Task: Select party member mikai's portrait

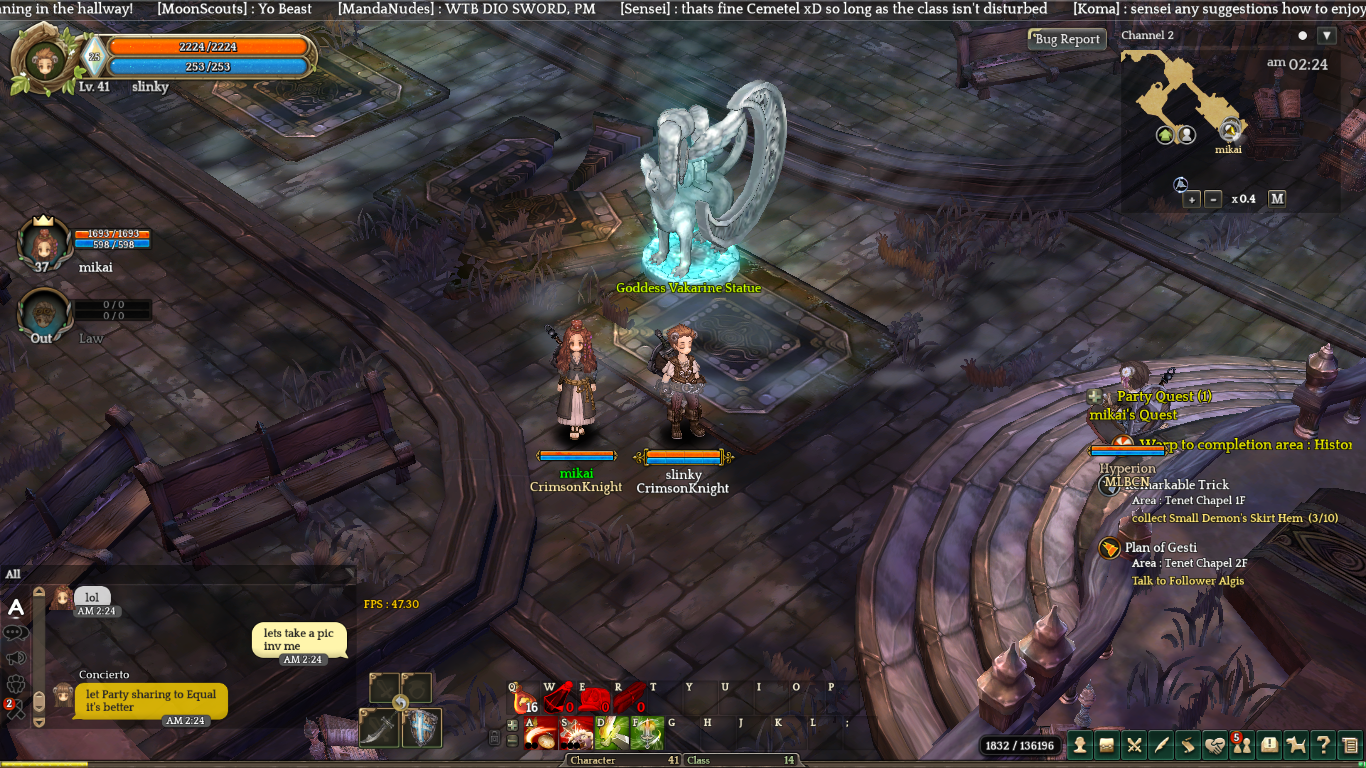Action: pyautogui.click(x=43, y=241)
